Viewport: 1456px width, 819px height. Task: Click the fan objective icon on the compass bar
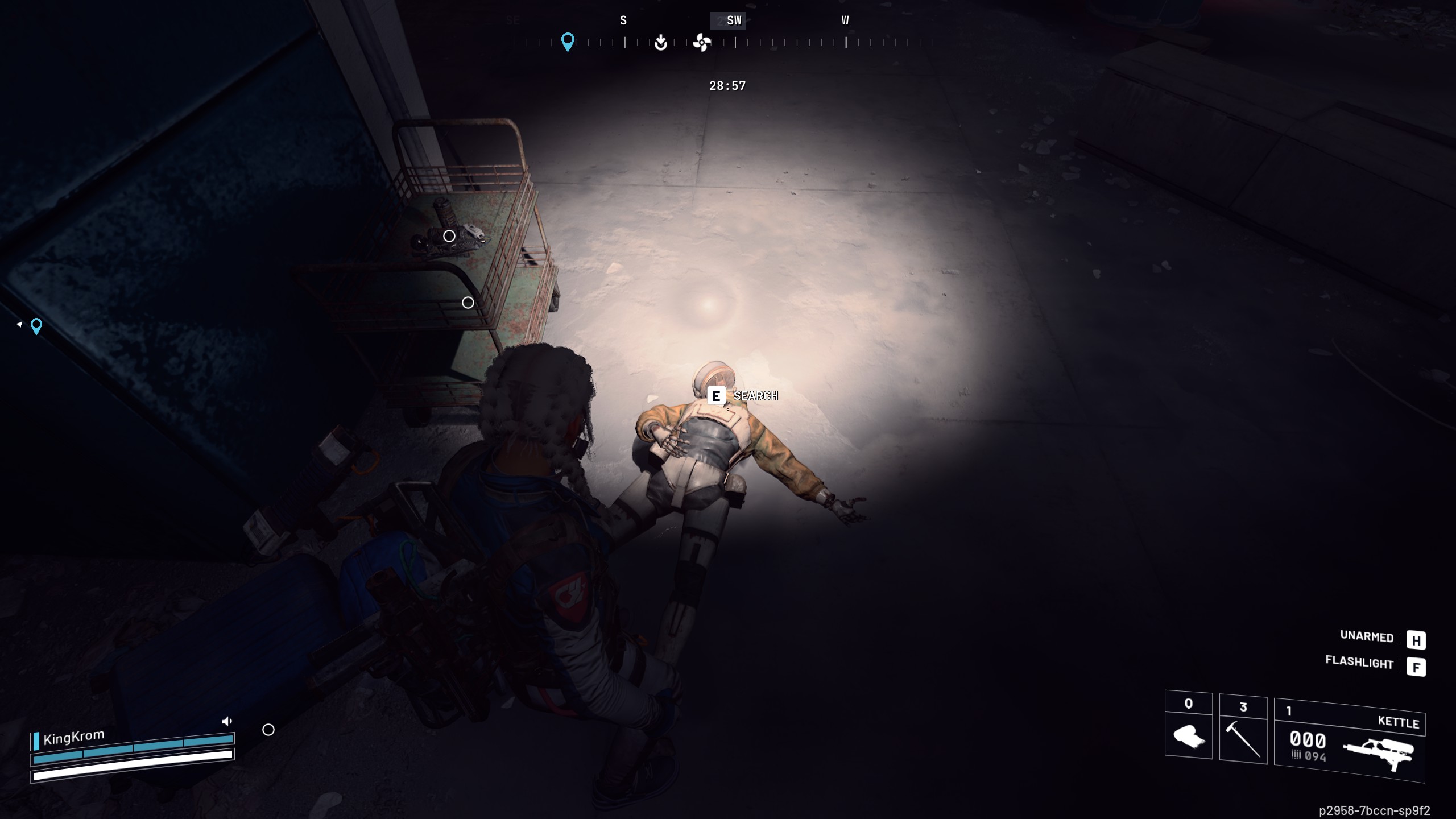pos(702,43)
